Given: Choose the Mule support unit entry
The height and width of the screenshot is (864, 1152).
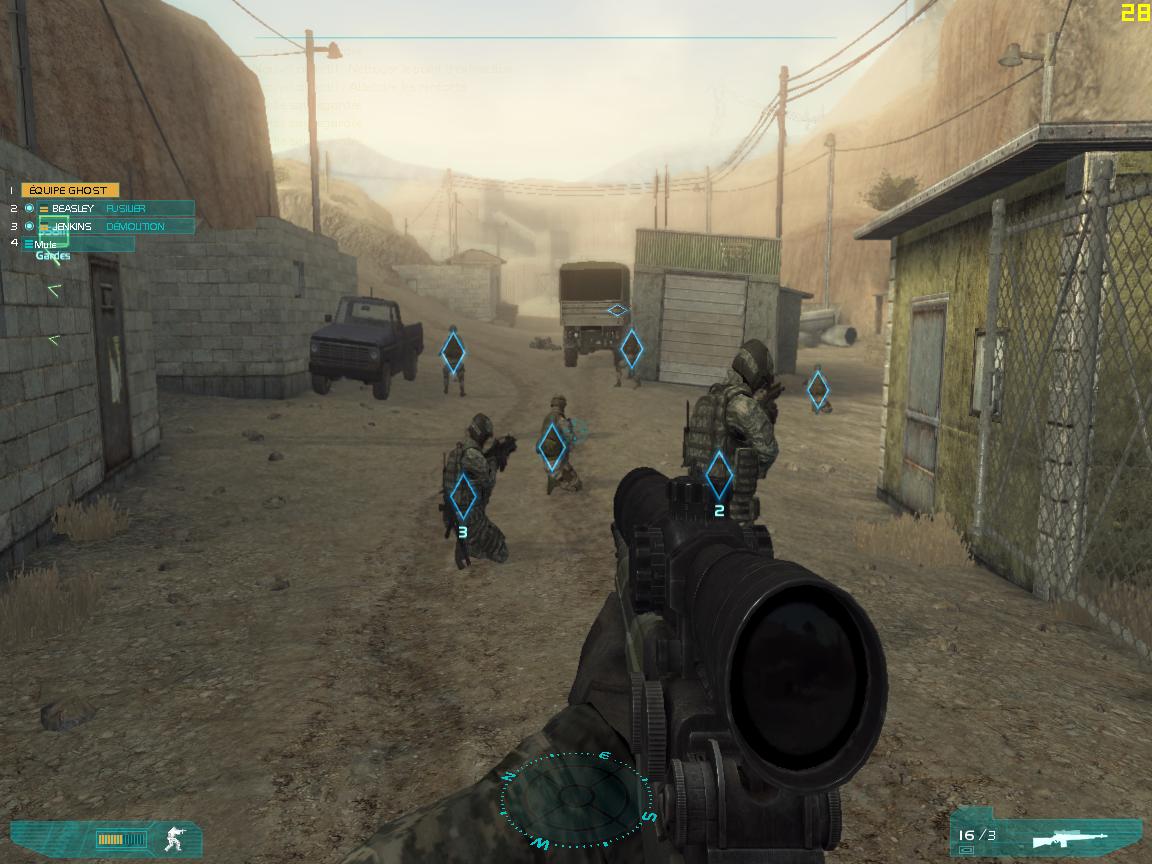Looking at the screenshot, I should click(x=46, y=244).
